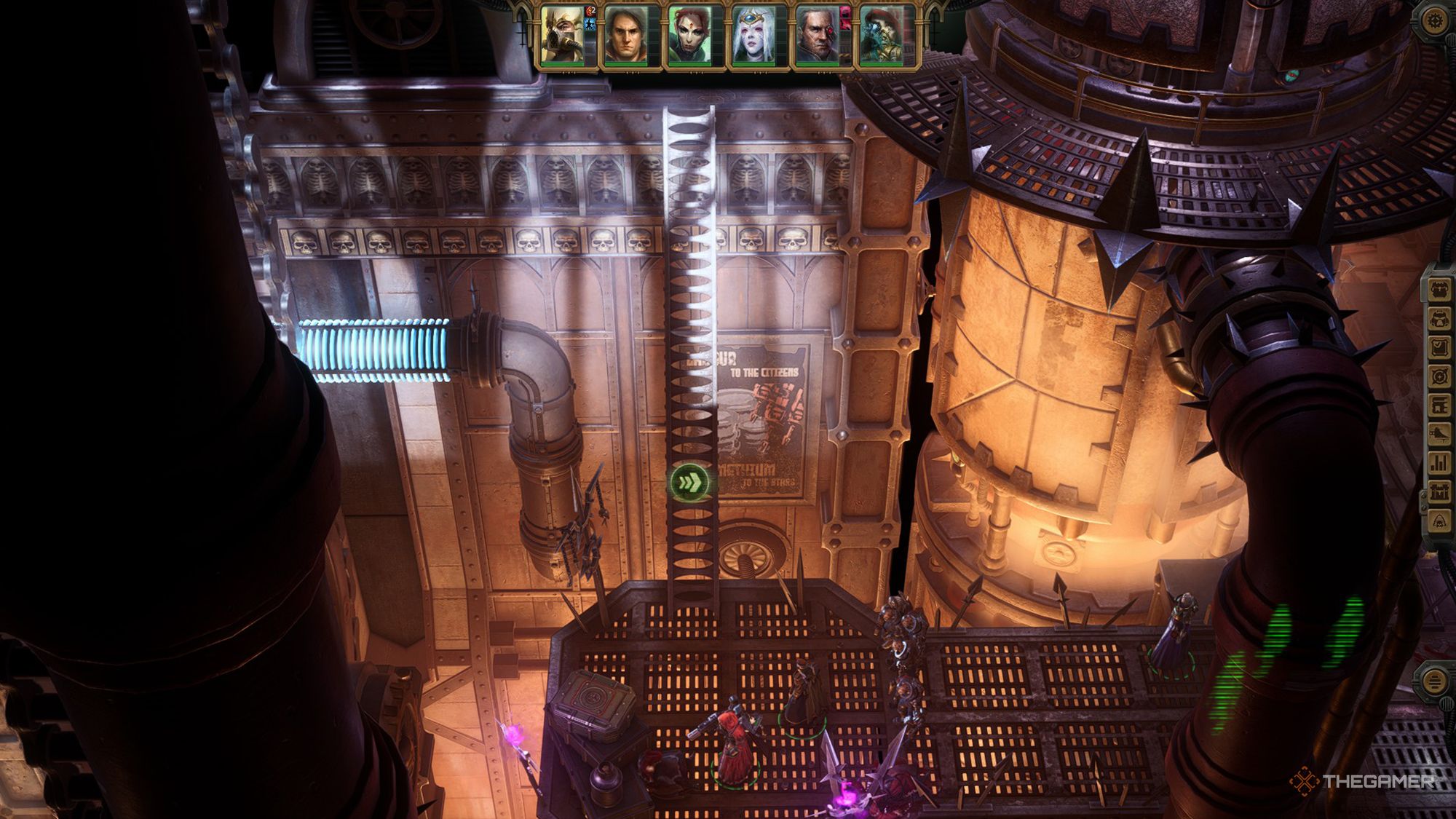Image resolution: width=1456 pixels, height=819 pixels.
Task: Click the arched-building sidebar icon
Action: 1440,404
